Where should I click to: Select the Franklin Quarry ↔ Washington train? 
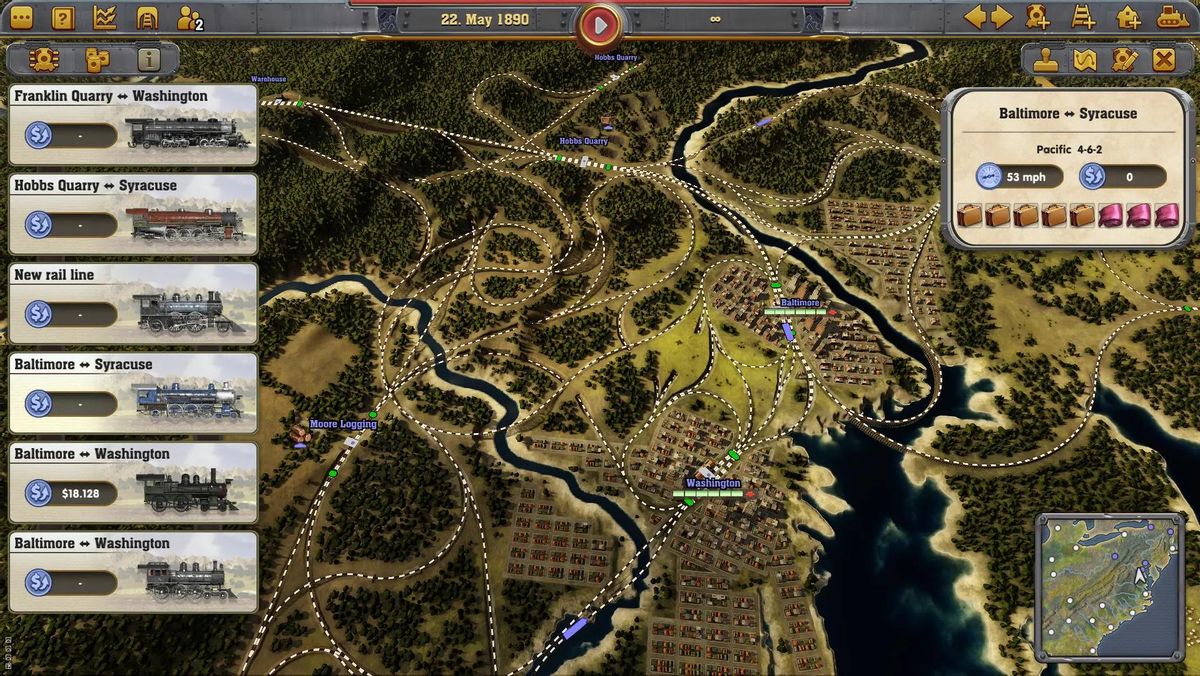coord(133,125)
